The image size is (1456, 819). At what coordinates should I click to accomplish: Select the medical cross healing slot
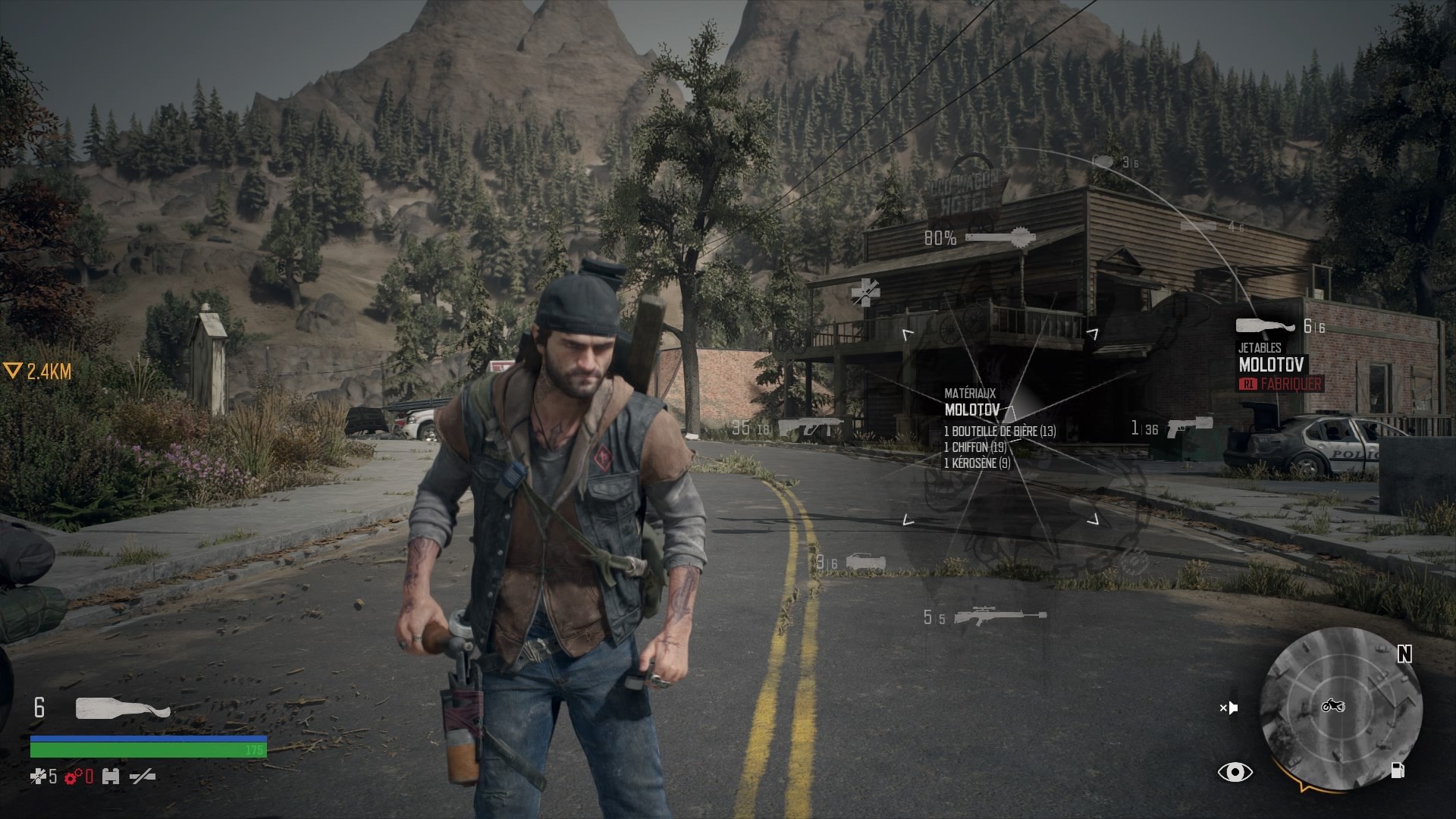tap(864, 291)
